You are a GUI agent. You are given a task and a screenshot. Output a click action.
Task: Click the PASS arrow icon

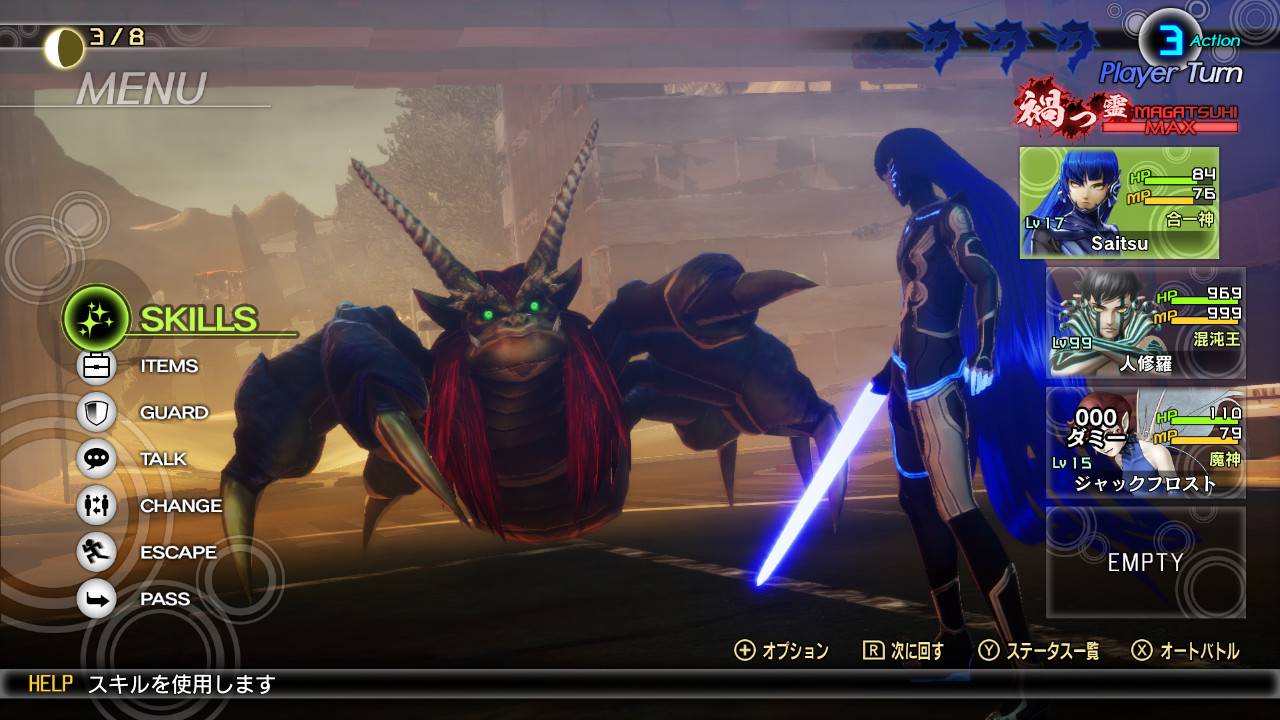pyautogui.click(x=95, y=598)
